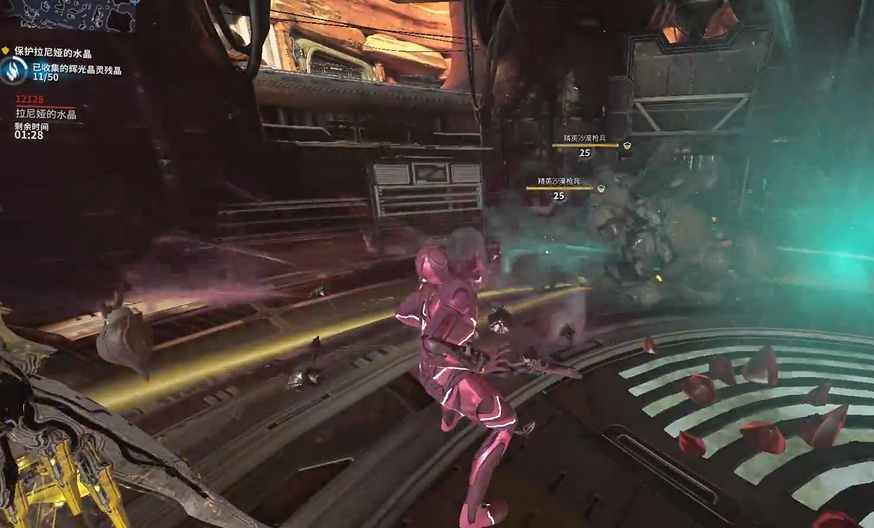
Task: Select the 保护拉尼娅的水晶 objective tracker
Action: pos(55,52)
